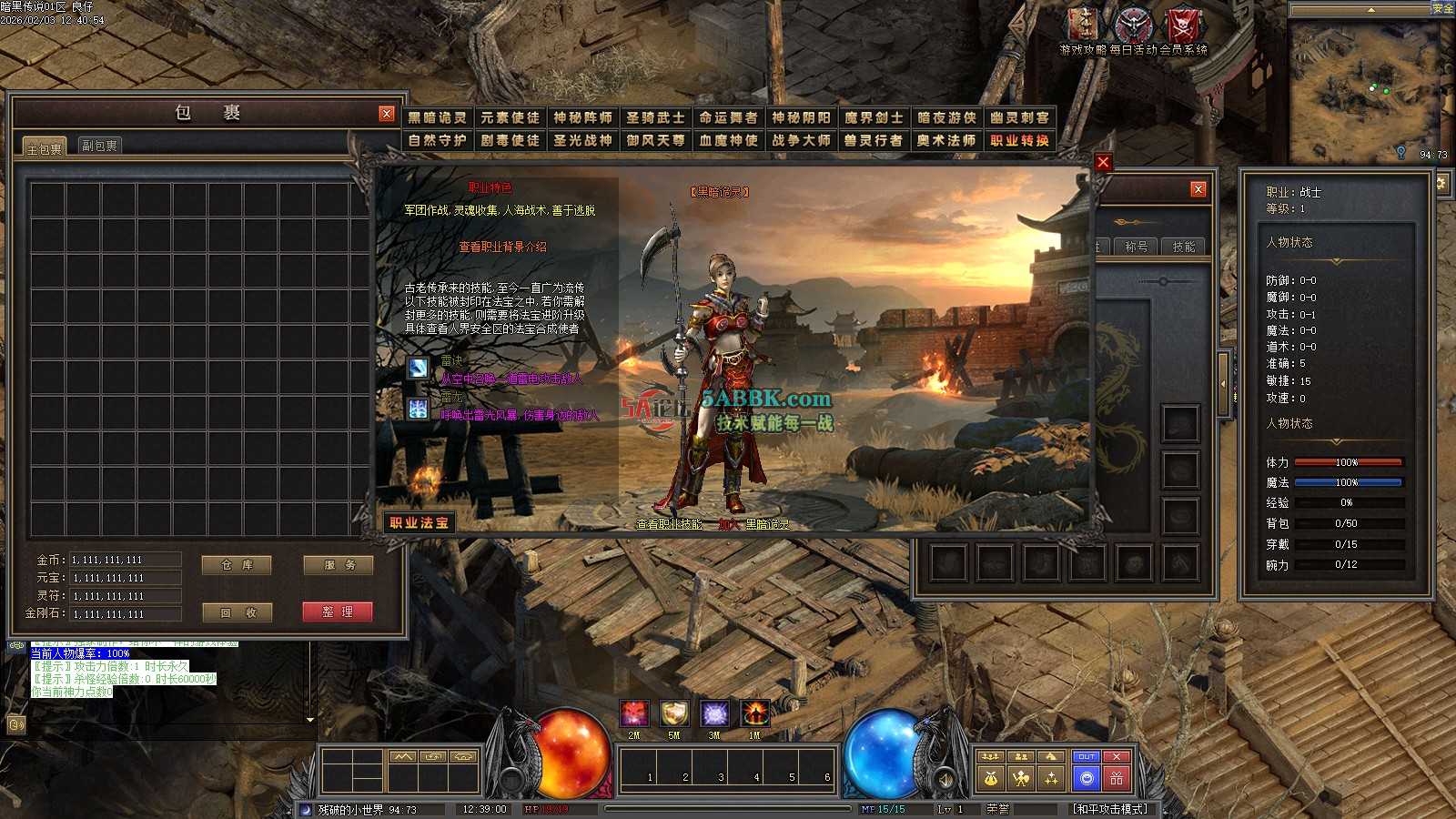Sort the bag with the red 整理 button
This screenshot has width=1456, height=819.
(x=338, y=612)
